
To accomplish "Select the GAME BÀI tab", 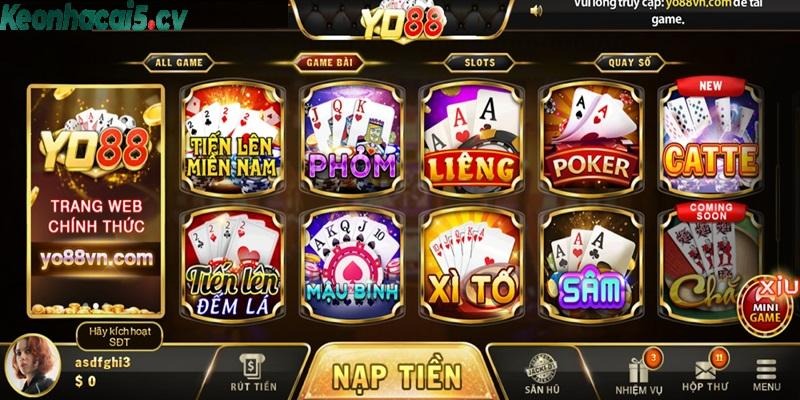I will 329,62.
